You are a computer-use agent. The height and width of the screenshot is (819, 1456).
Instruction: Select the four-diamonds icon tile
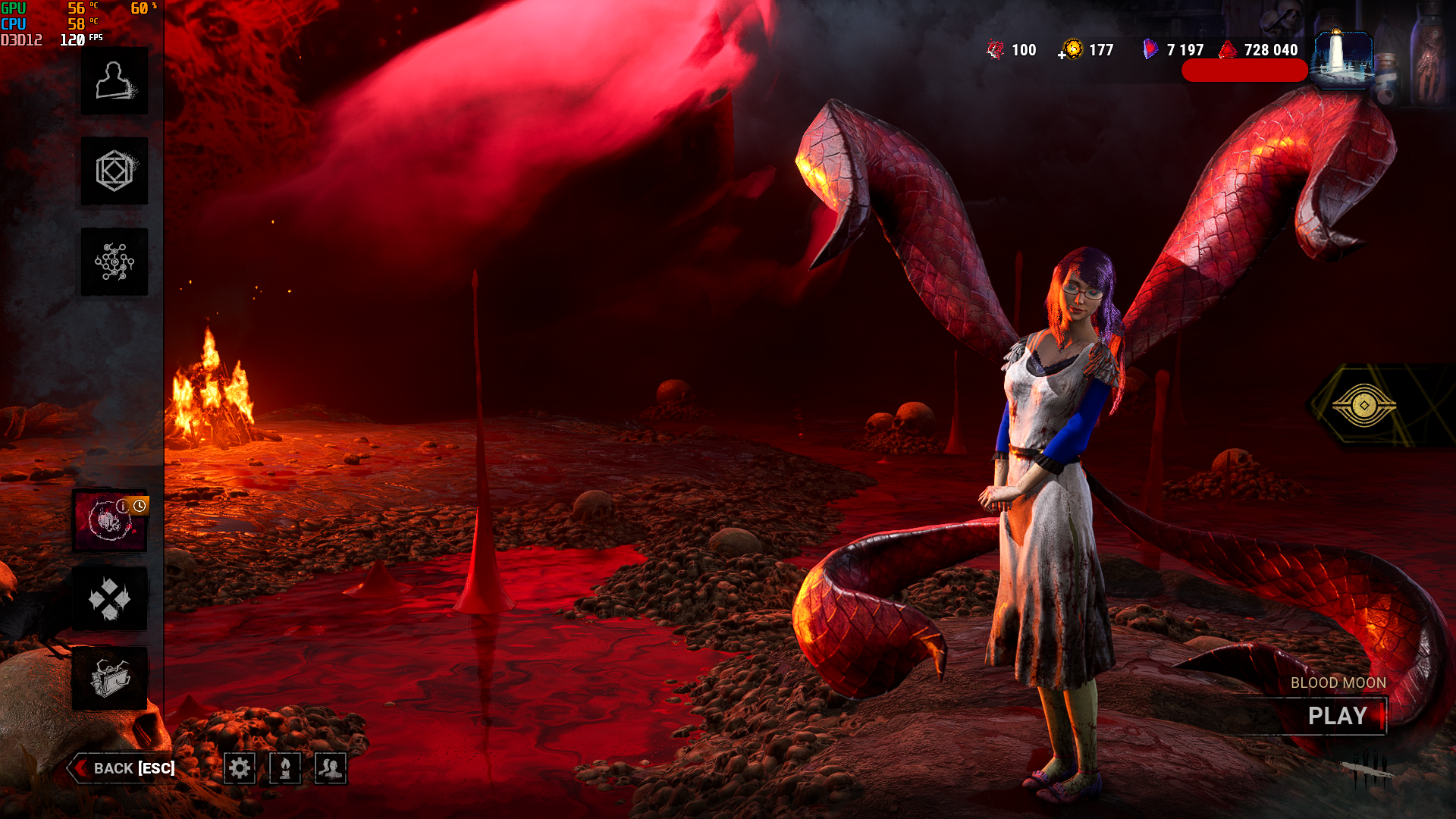click(110, 599)
